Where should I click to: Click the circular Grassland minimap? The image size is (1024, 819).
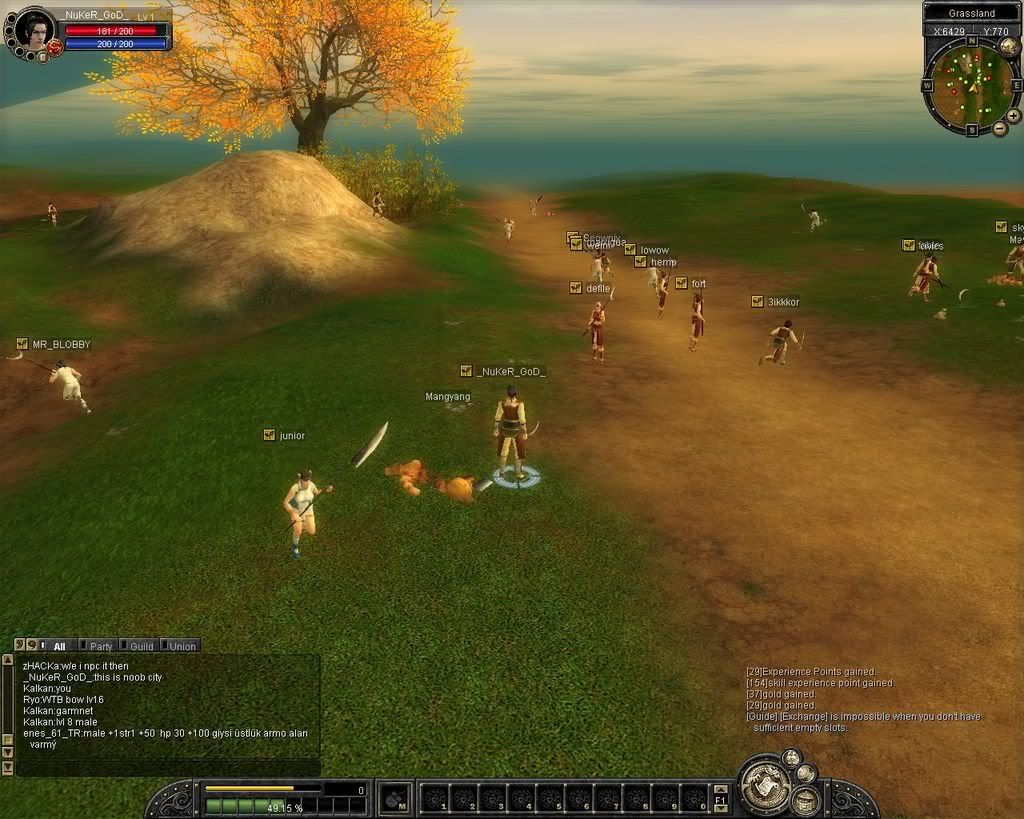[x=965, y=84]
